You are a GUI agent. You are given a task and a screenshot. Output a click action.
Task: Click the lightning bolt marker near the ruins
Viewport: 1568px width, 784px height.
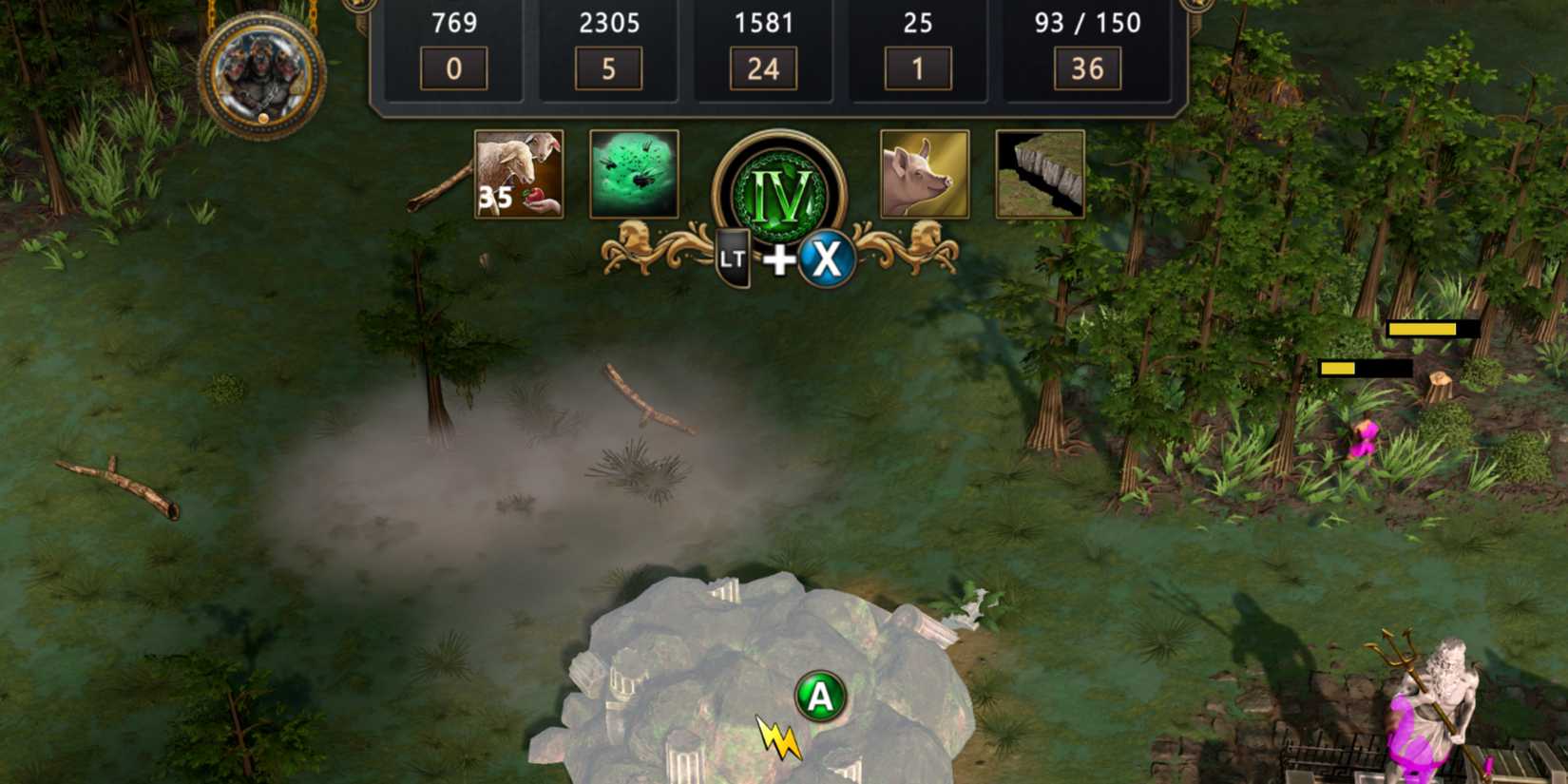click(x=777, y=739)
